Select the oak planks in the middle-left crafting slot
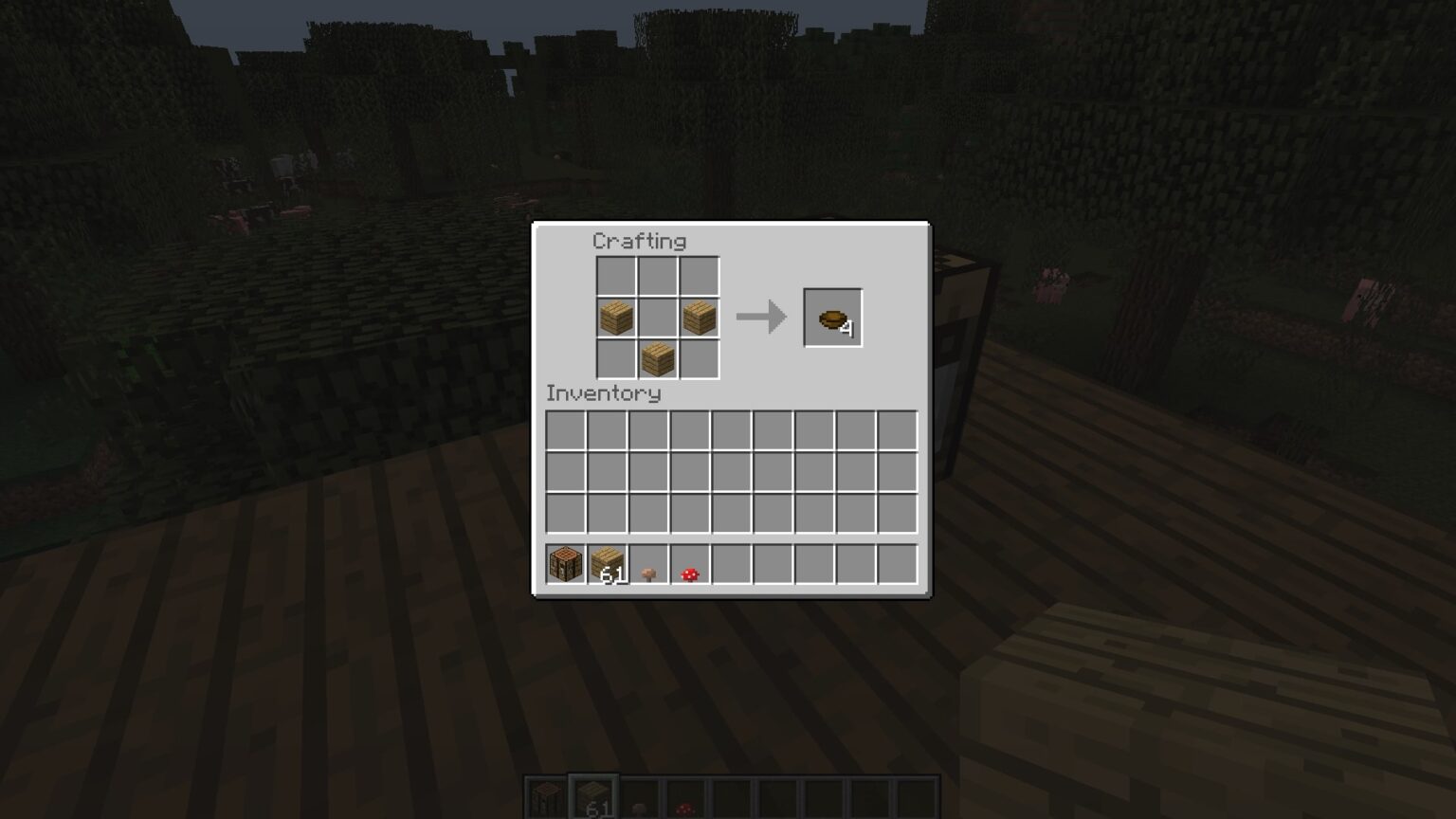This screenshot has width=1456, height=819. [614, 317]
